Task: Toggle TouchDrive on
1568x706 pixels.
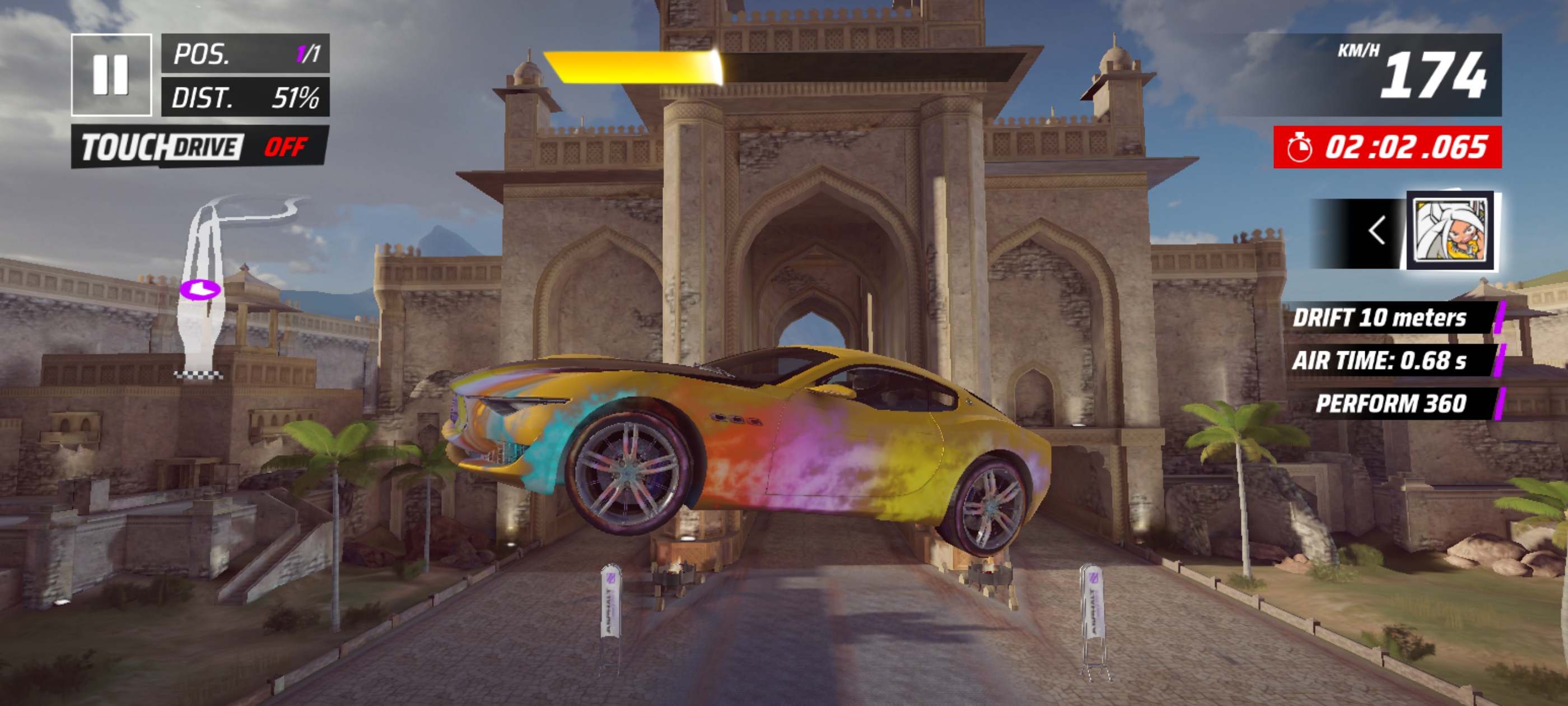Action: click(x=200, y=147)
